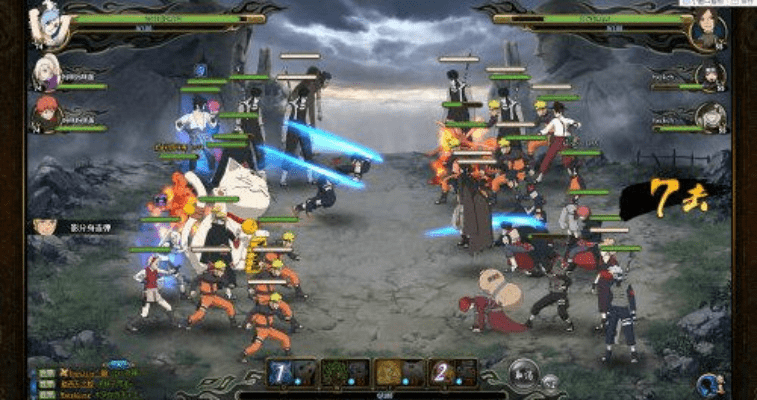Select the red-haired ally portrait
The height and width of the screenshot is (400, 757).
(43, 115)
